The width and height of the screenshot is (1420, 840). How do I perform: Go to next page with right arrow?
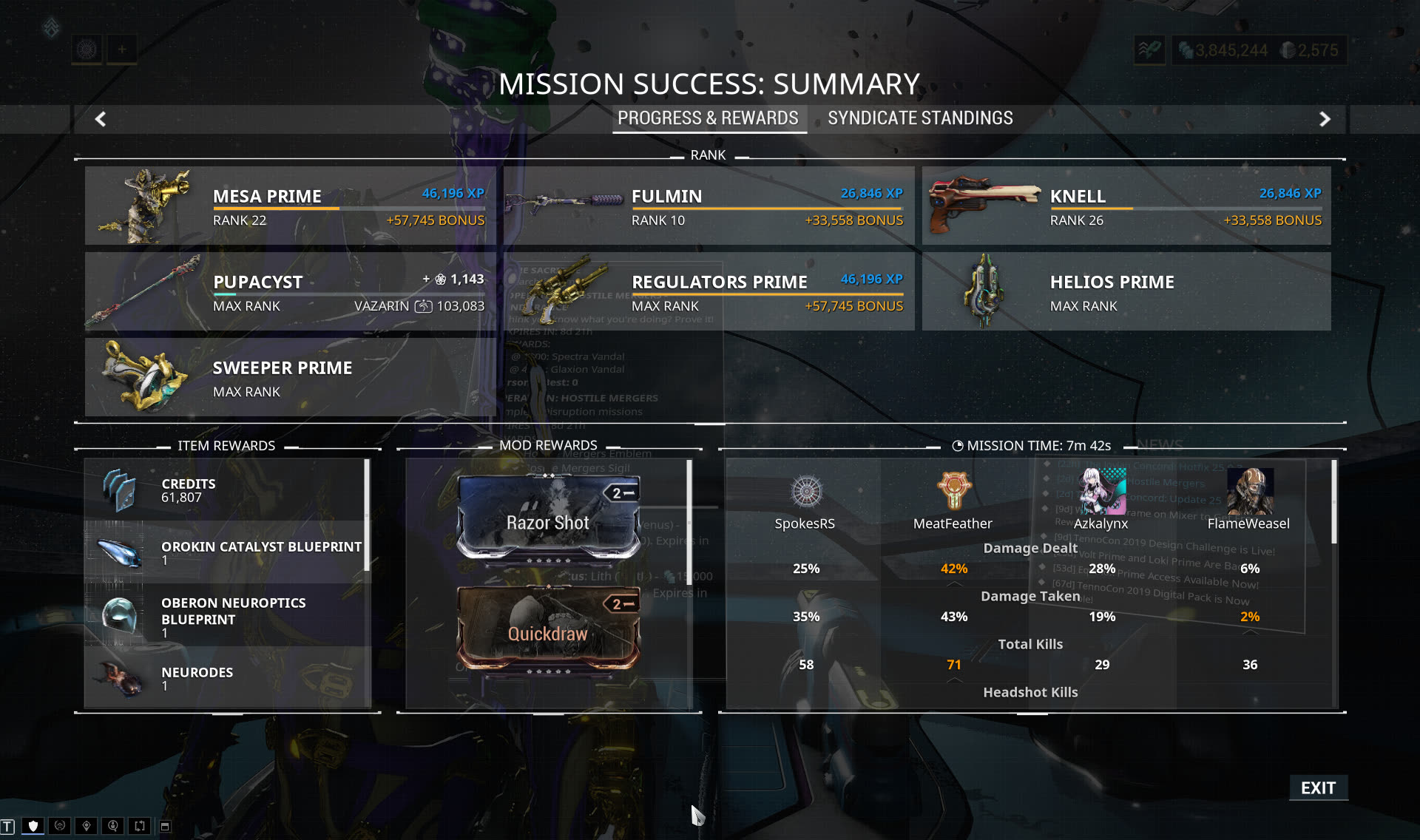(x=1325, y=119)
